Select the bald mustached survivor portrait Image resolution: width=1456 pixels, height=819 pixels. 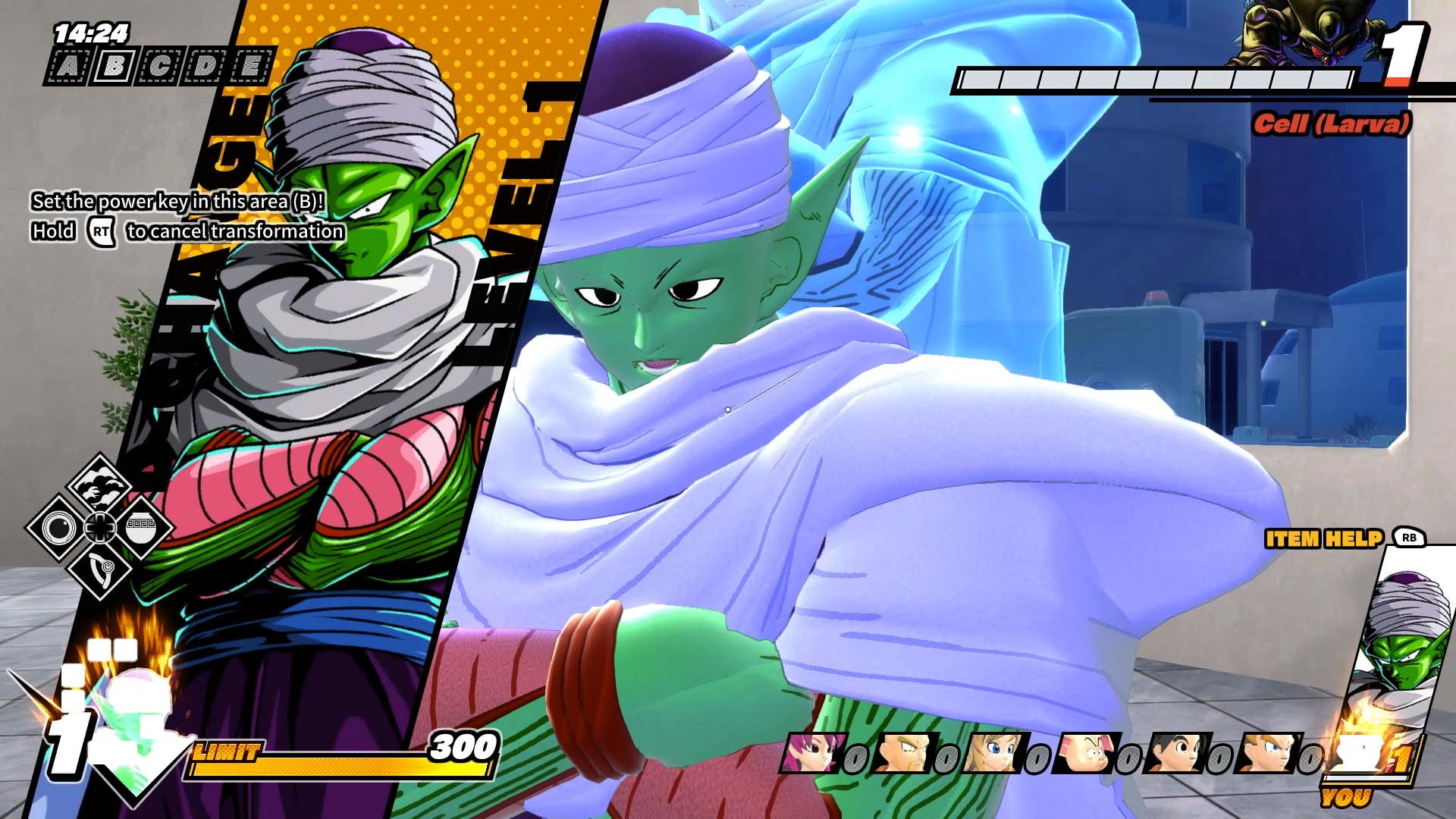coord(902,752)
